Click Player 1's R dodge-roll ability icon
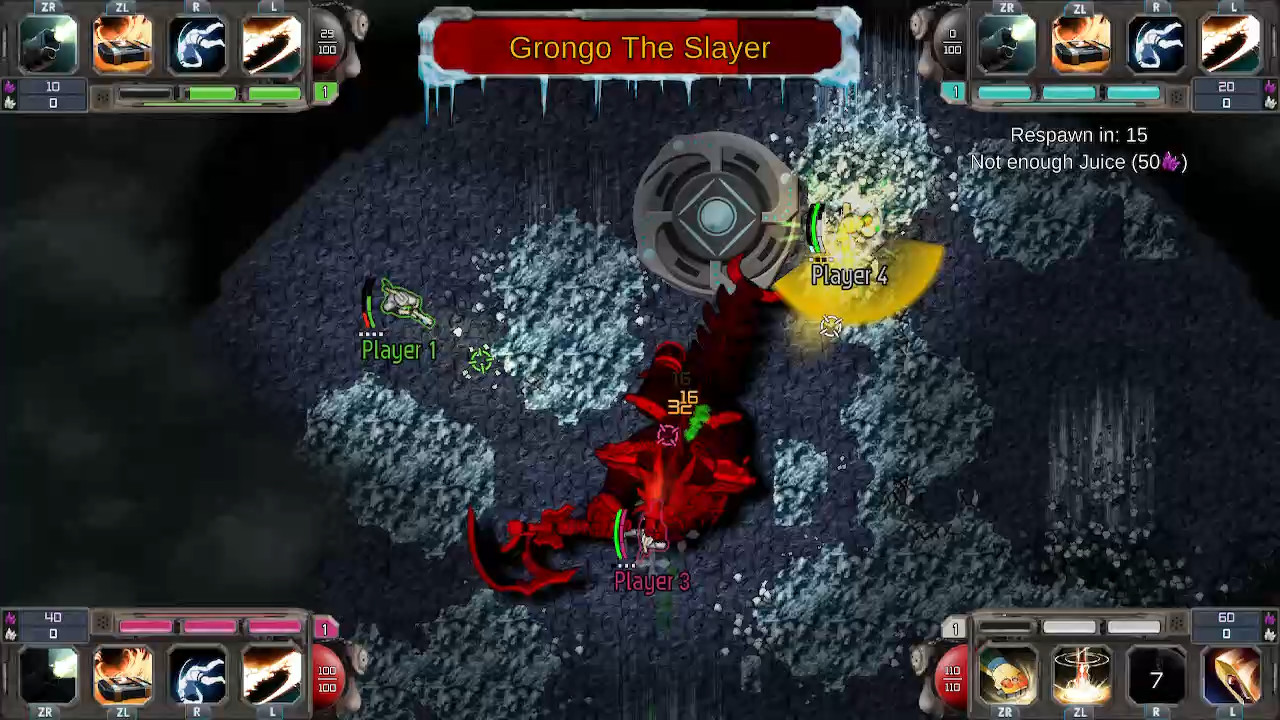Viewport: 1280px width, 720px height. point(196,44)
